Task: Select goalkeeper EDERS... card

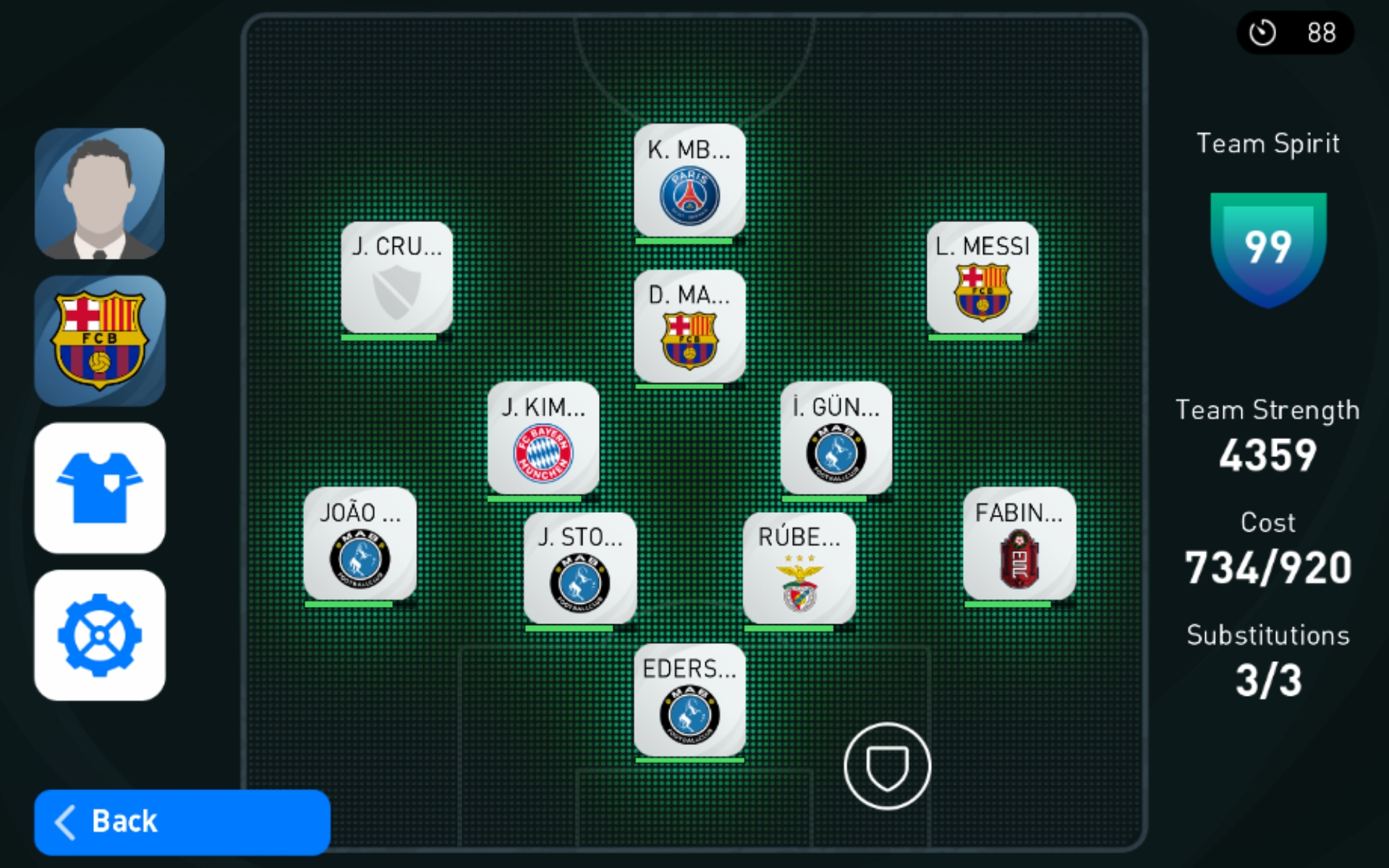Action: (x=689, y=700)
